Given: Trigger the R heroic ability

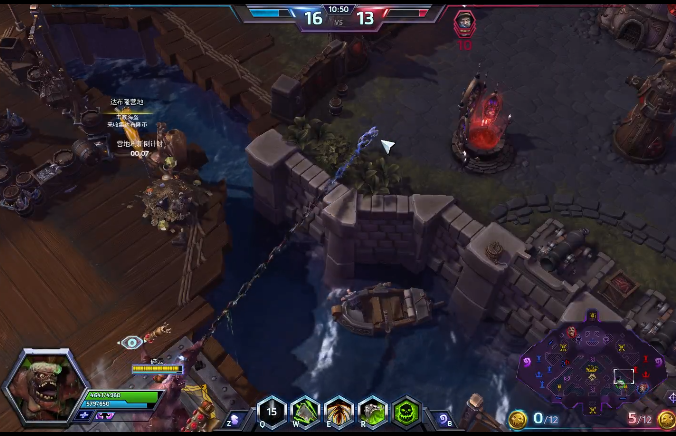Looking at the screenshot, I should (373, 412).
